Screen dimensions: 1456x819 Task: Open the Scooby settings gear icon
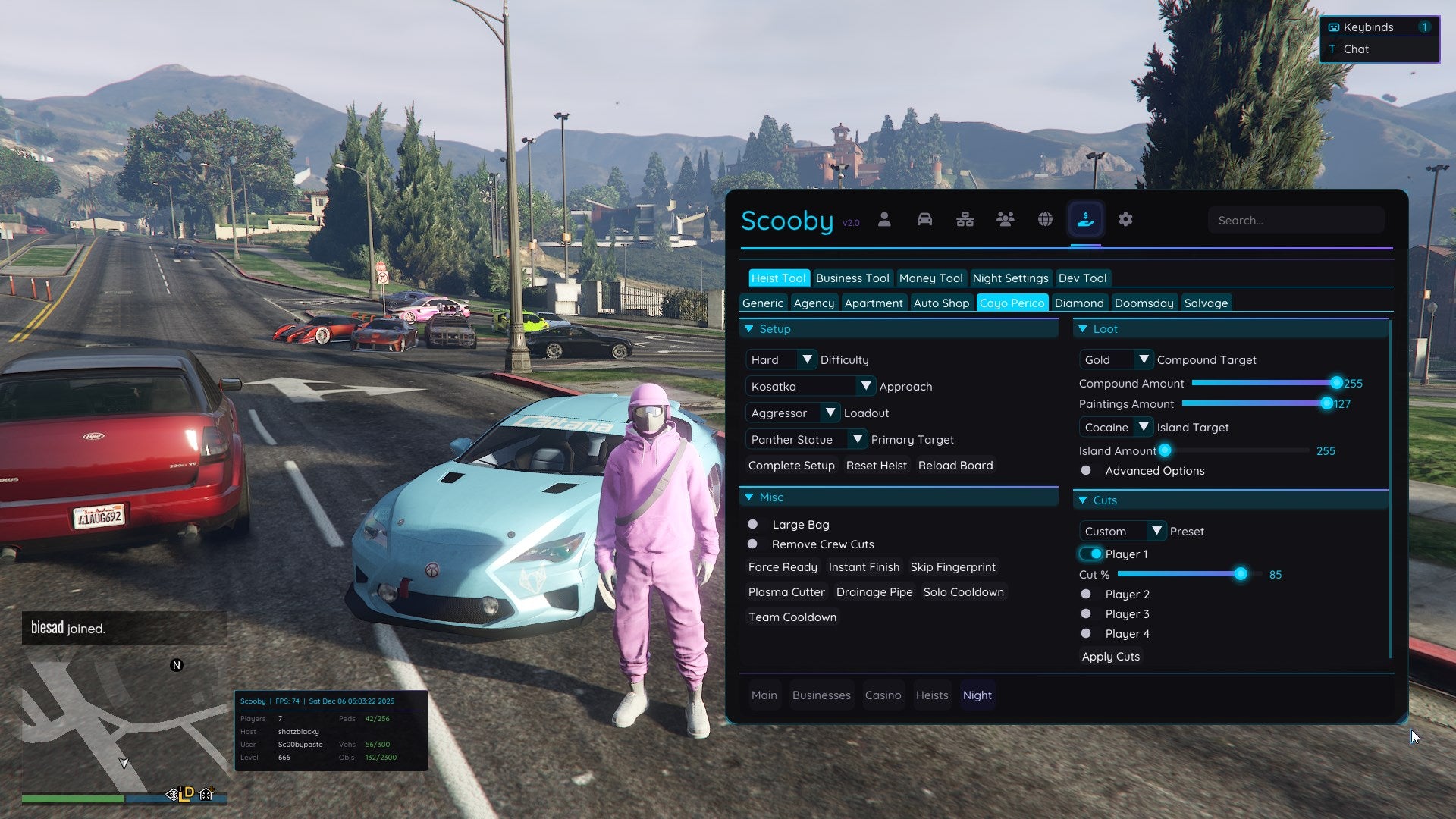pyautogui.click(x=1125, y=219)
